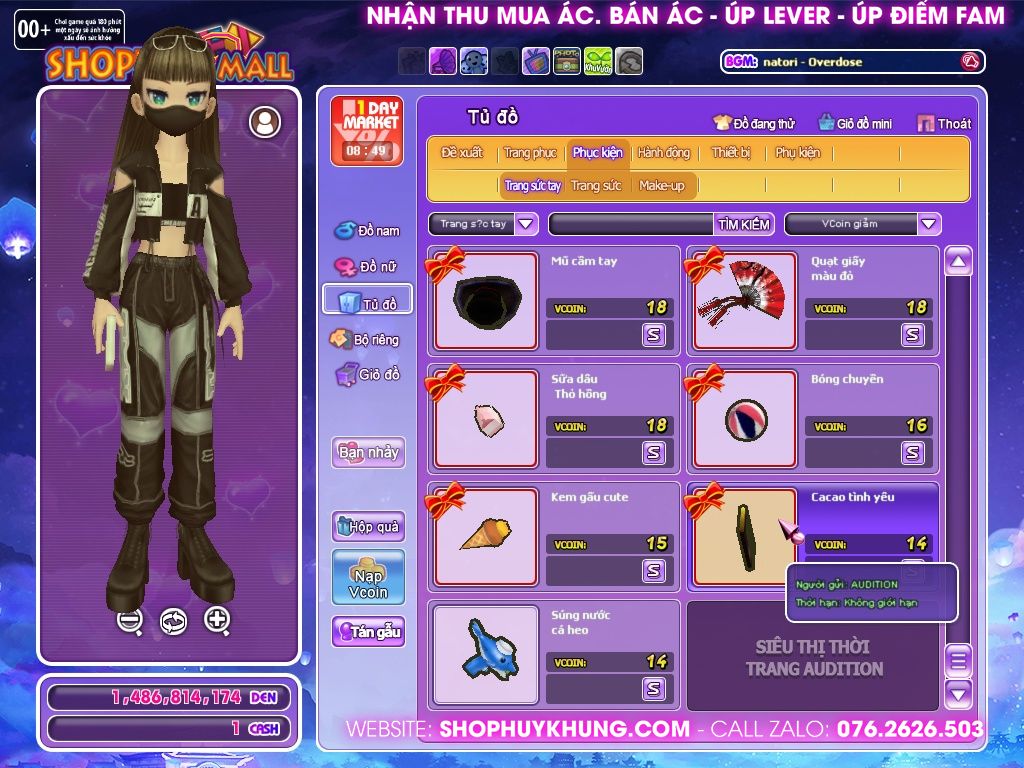
Task: Select the Bộ riêng category
Action: (366, 340)
